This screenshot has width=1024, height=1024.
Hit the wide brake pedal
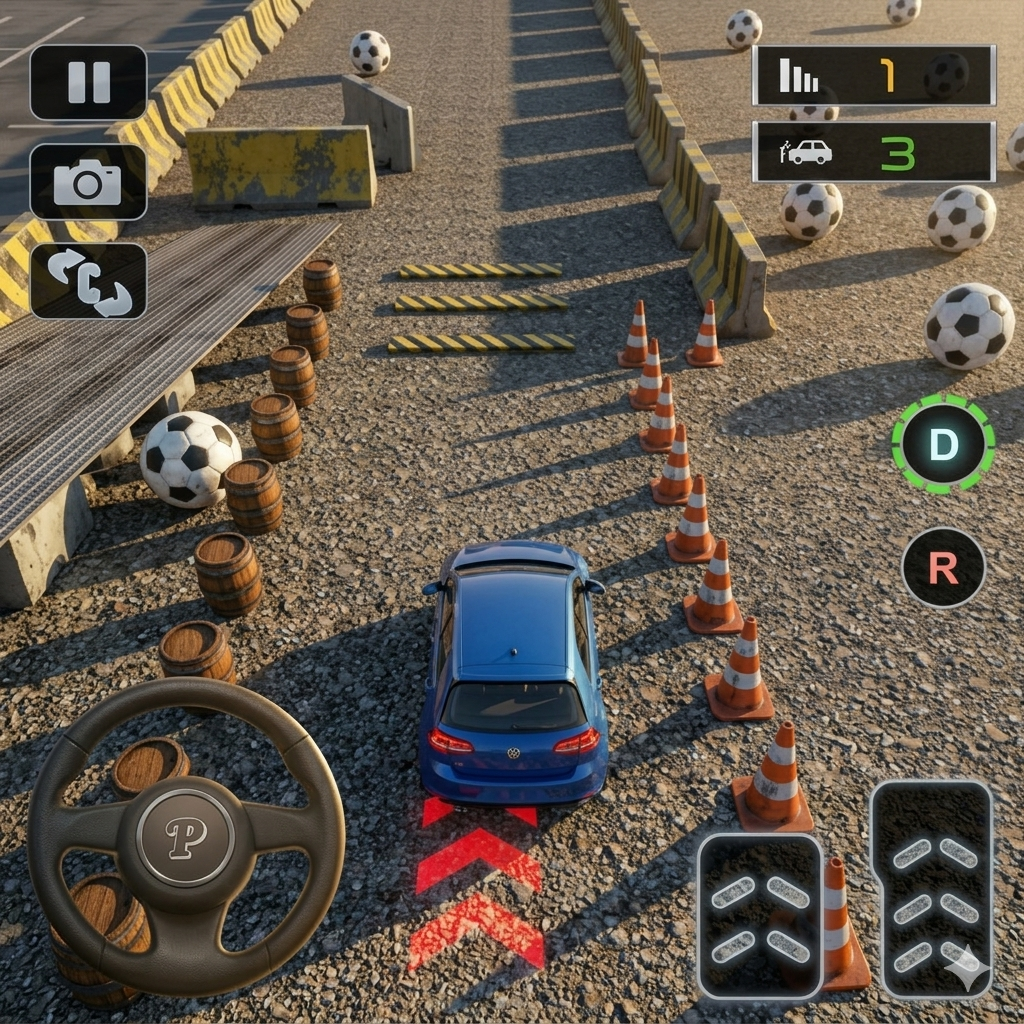760,916
